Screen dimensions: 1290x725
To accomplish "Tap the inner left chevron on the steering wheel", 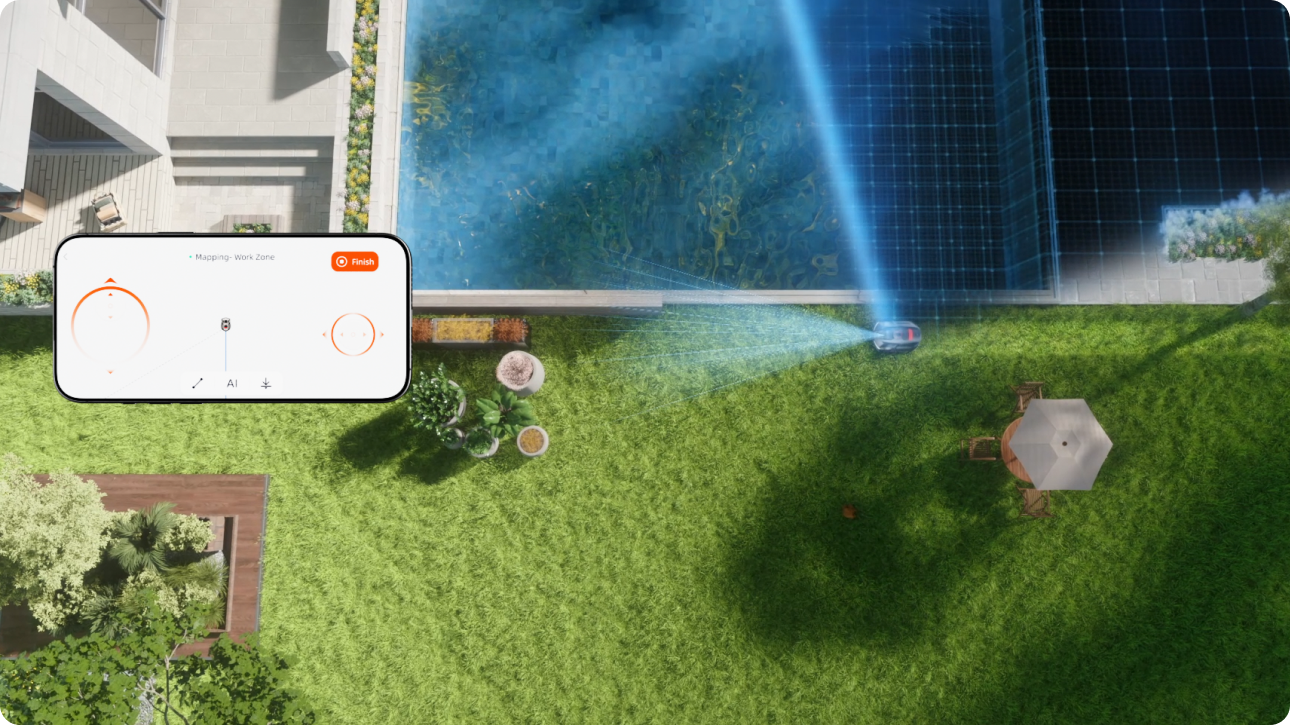I will (341, 334).
